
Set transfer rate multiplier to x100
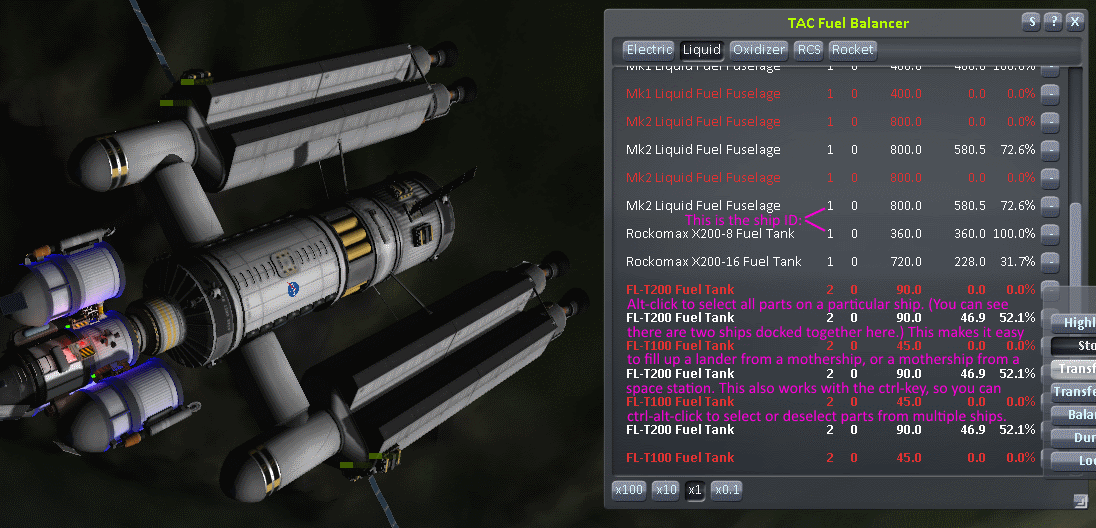(x=629, y=490)
